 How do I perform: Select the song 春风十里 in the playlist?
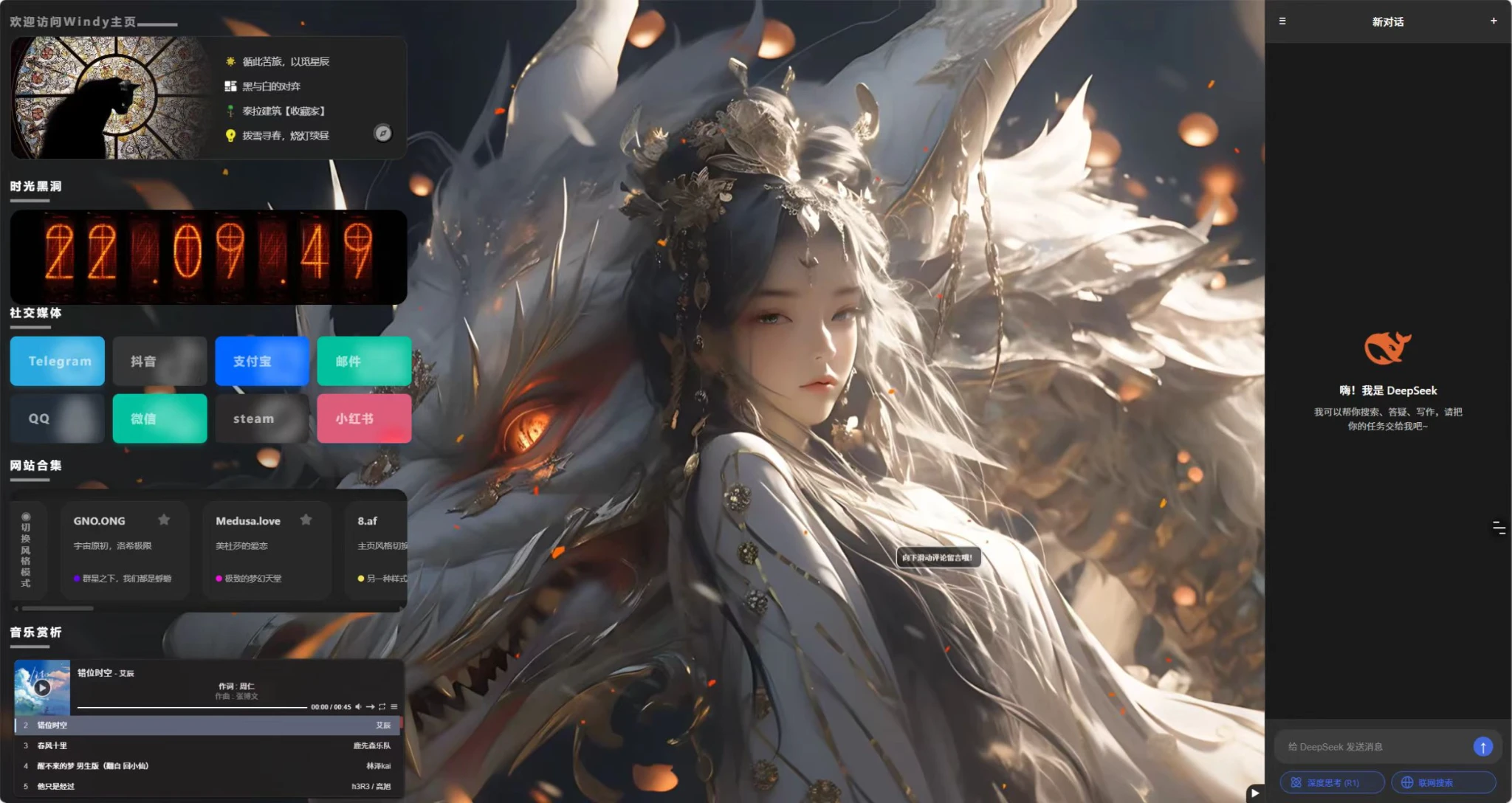[x=52, y=745]
